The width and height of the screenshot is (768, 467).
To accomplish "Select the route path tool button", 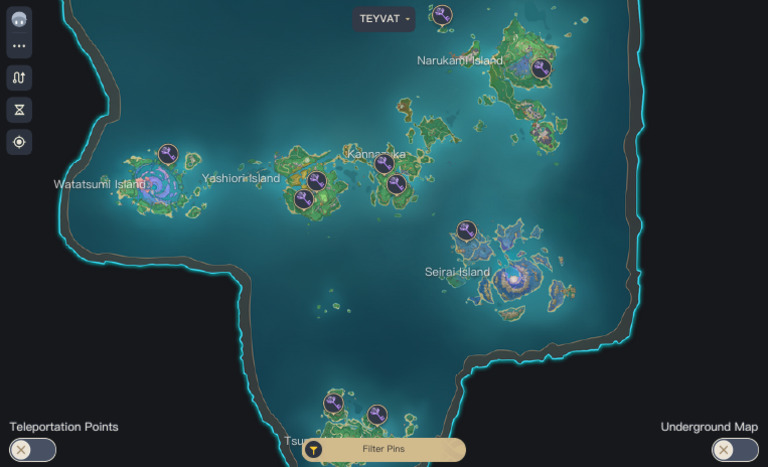I will (19, 78).
